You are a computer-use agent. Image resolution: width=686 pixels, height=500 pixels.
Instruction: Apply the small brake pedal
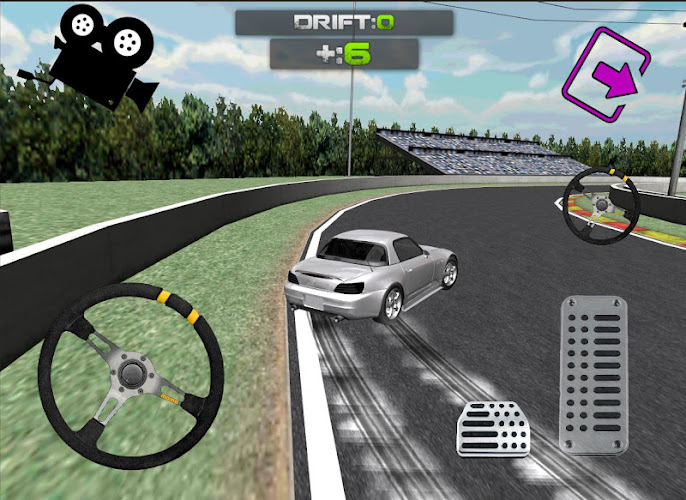point(493,428)
